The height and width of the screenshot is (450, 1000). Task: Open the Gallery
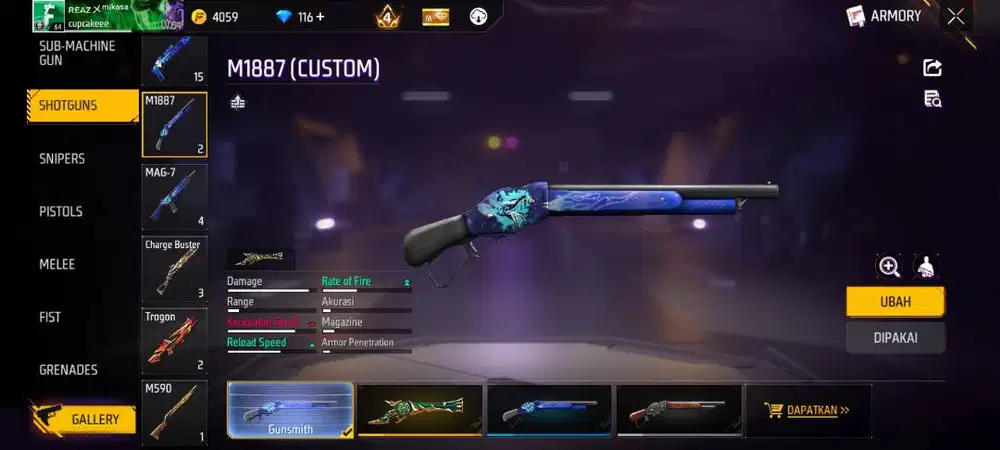(x=94, y=419)
